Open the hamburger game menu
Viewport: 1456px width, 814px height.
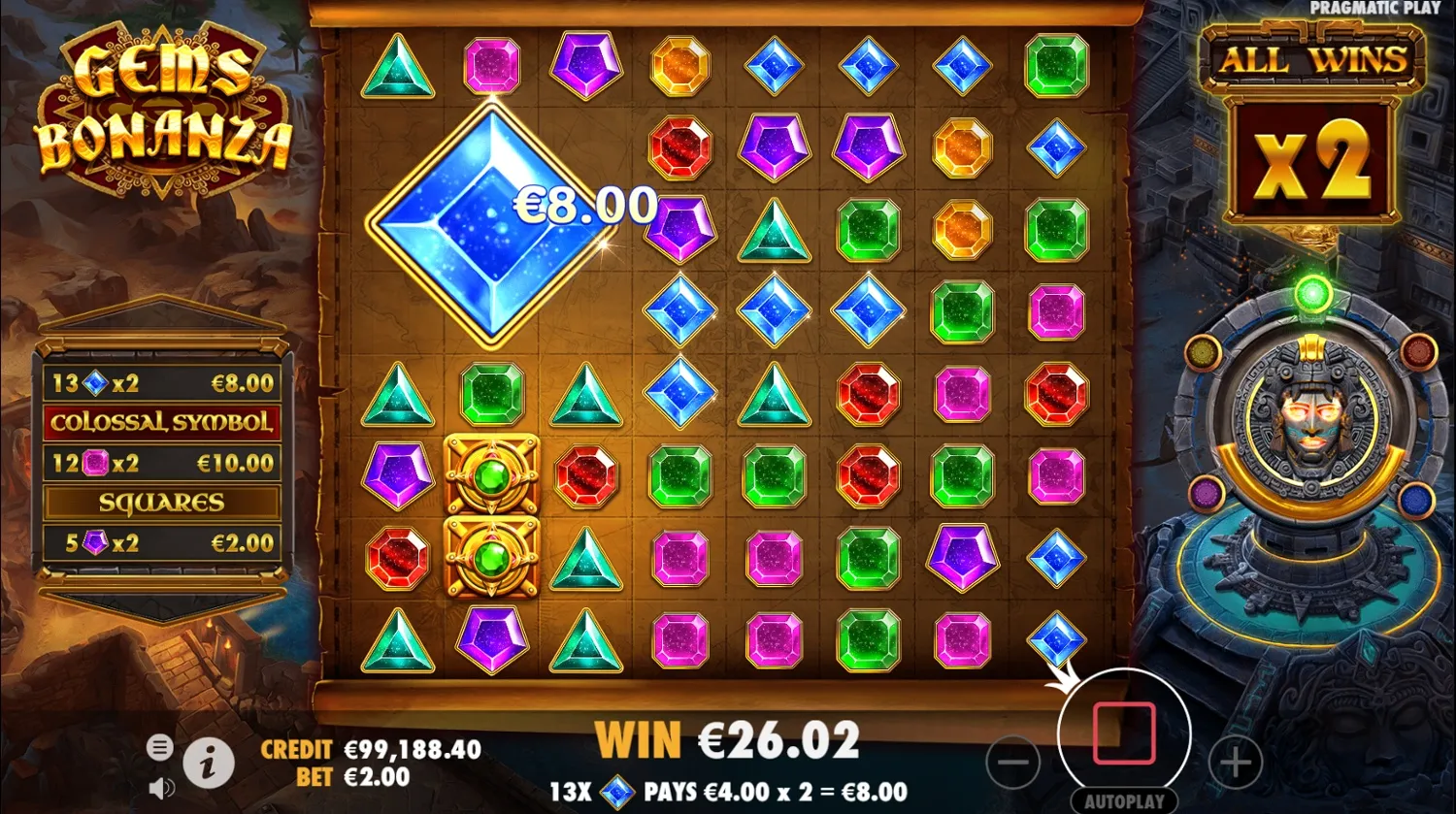point(159,748)
